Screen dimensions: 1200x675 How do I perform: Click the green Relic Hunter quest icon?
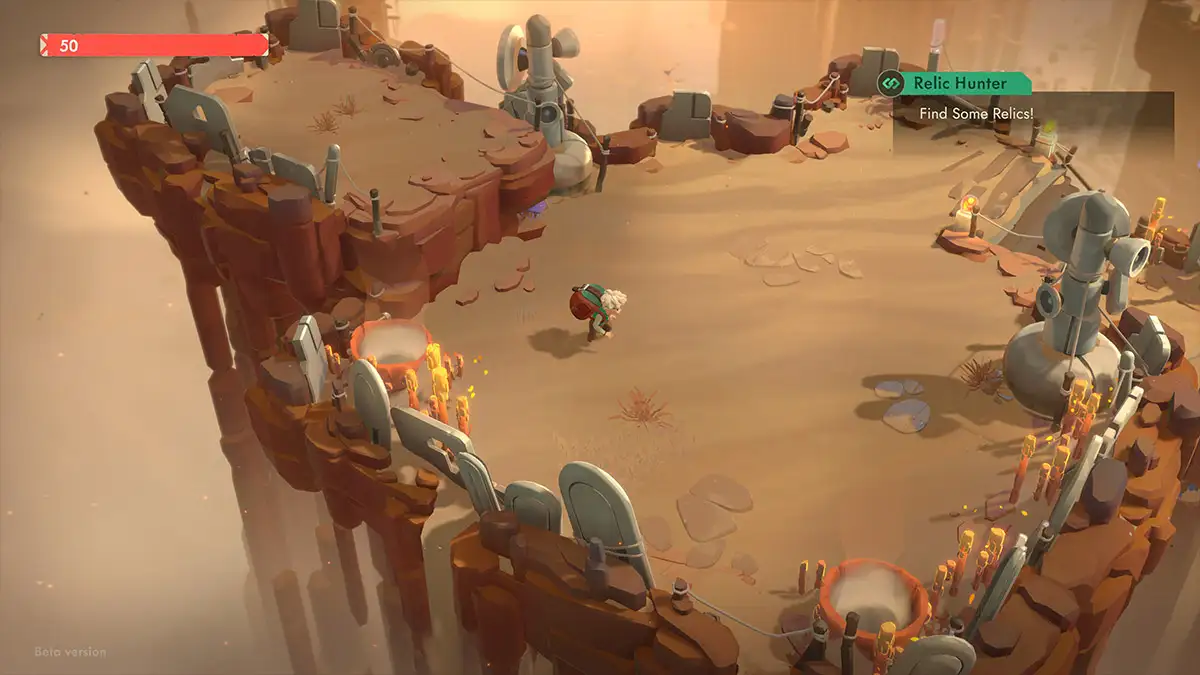click(890, 84)
